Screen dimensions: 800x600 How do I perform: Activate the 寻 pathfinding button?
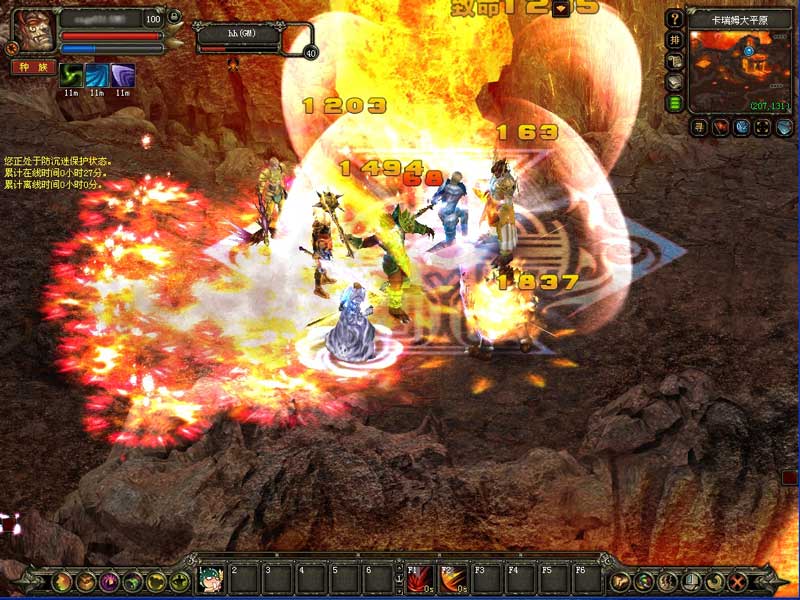pyautogui.click(x=697, y=128)
